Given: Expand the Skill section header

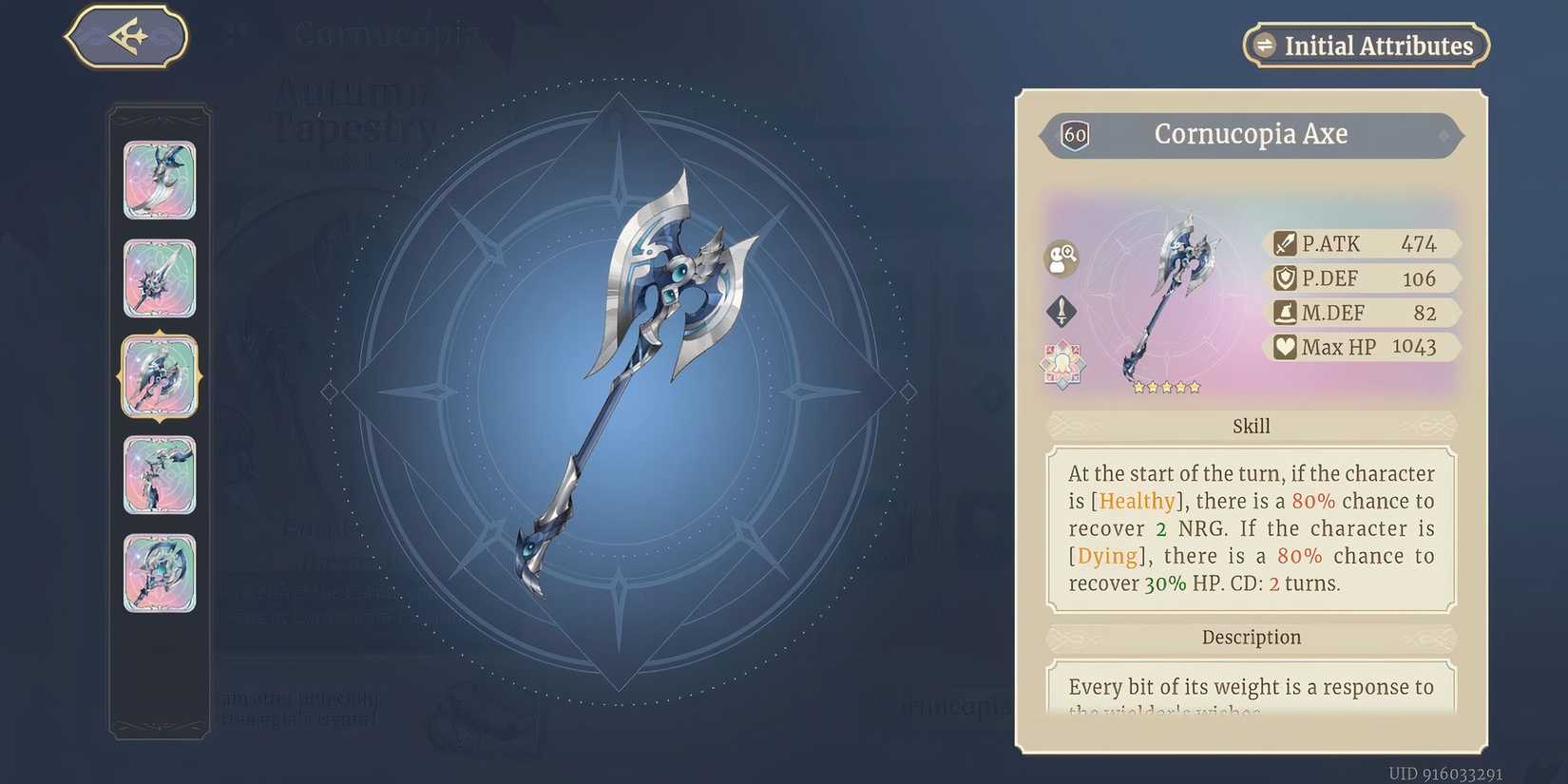Looking at the screenshot, I should (1251, 426).
